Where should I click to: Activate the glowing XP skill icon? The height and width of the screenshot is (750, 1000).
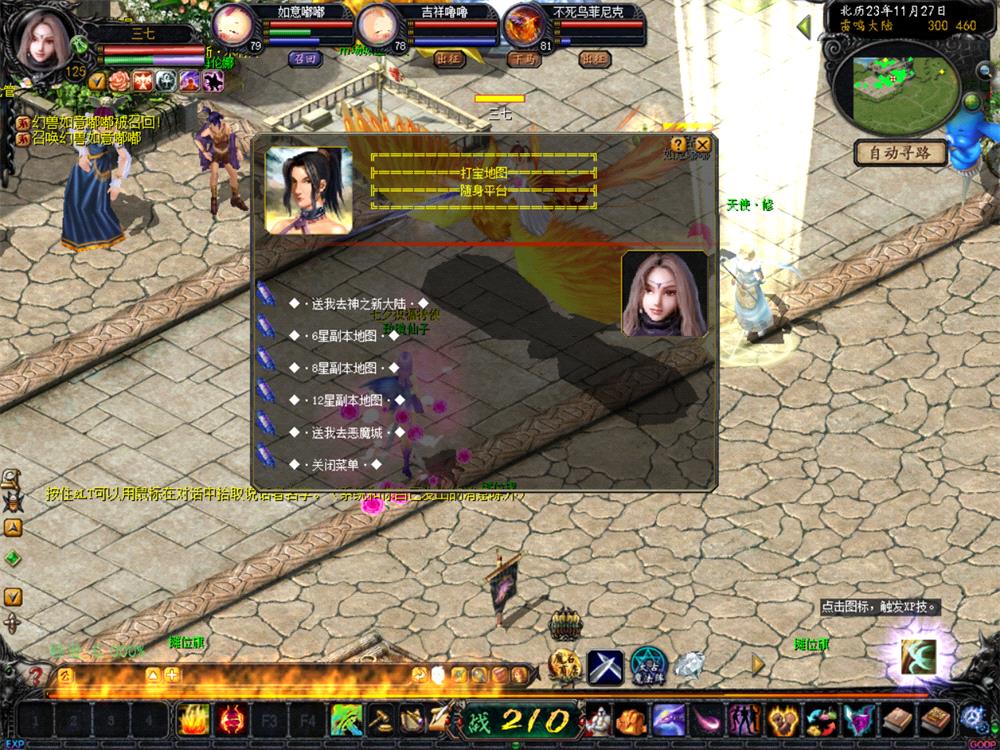tap(918, 657)
